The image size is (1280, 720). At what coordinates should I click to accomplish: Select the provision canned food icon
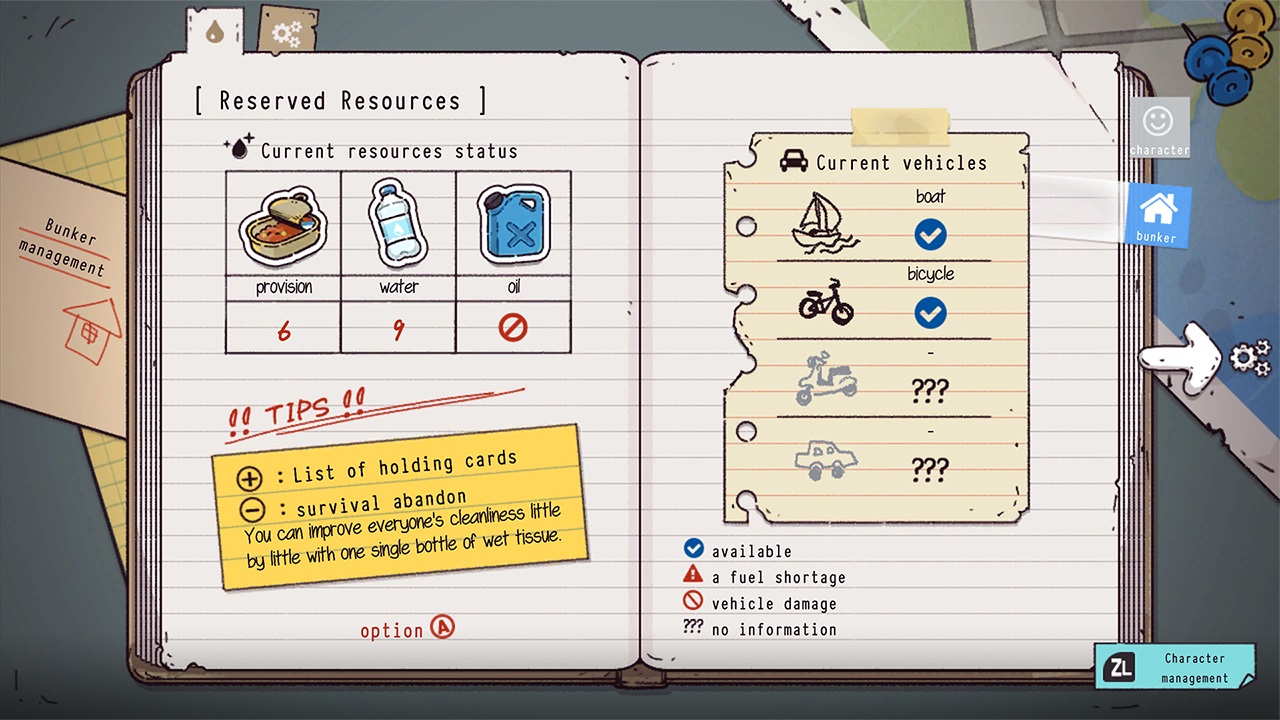282,226
